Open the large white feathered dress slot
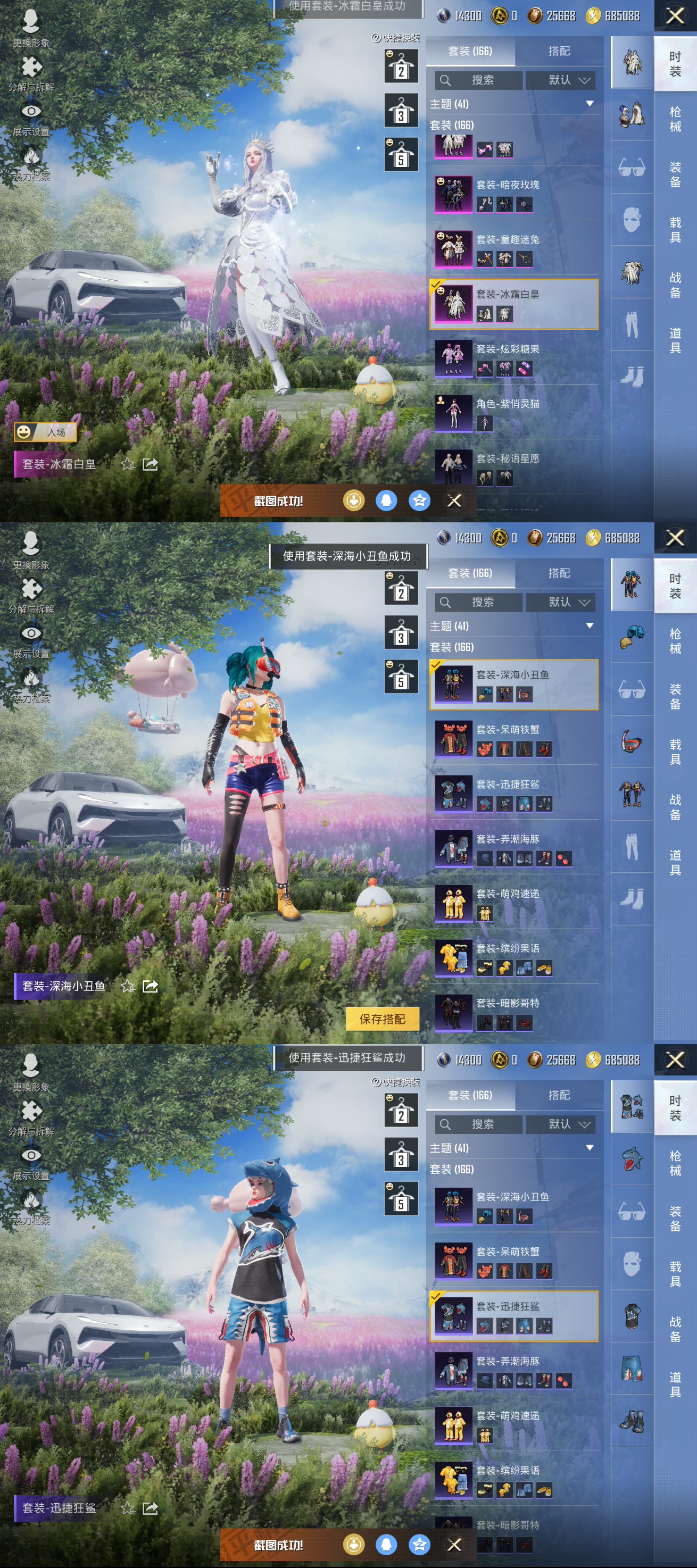This screenshot has height=1568, width=697. click(632, 272)
